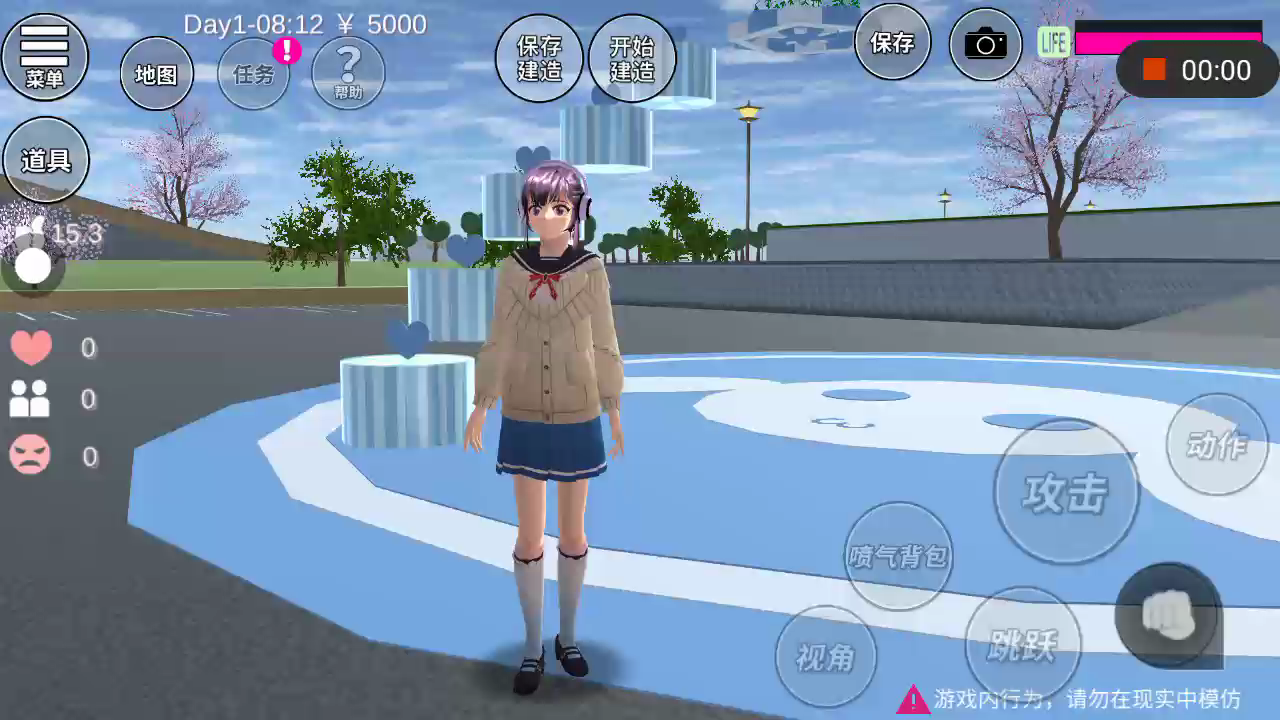This screenshot has width=1280, height=720.
Task: Save the game with 保存
Action: click(x=892, y=43)
